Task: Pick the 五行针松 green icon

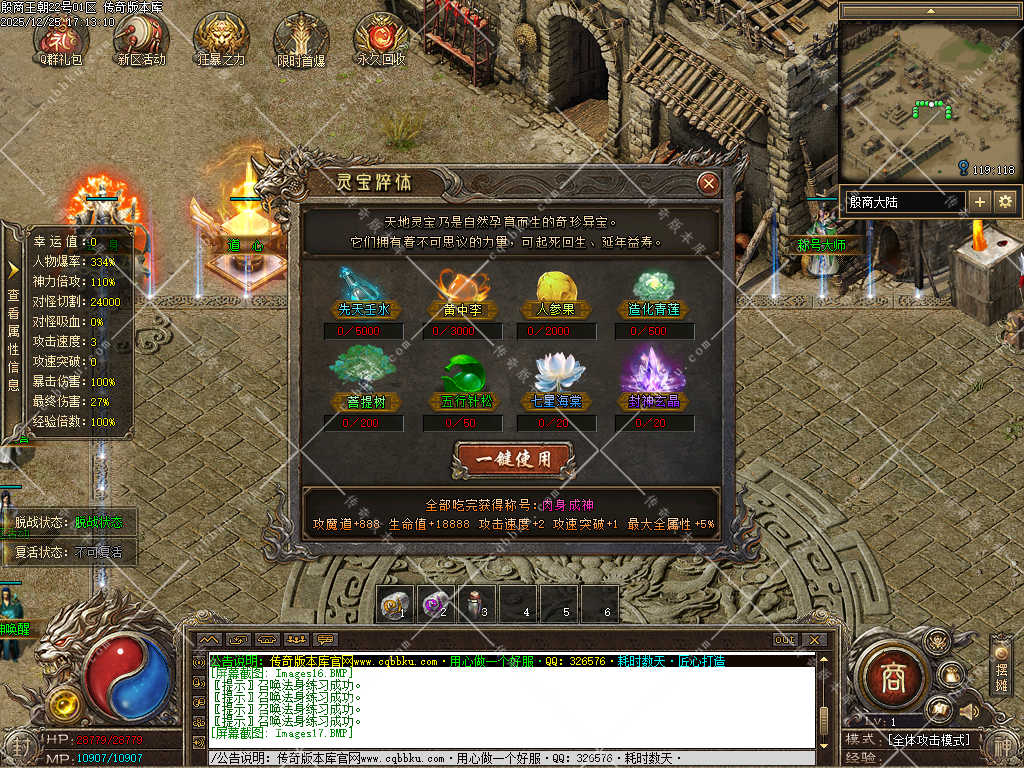Action: [462, 371]
